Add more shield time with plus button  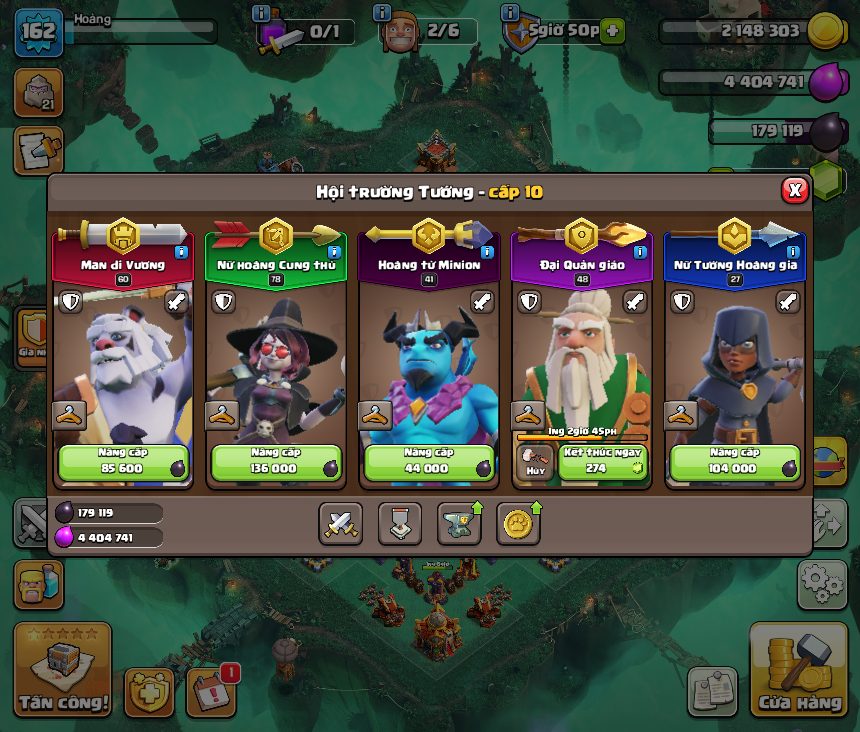(611, 31)
